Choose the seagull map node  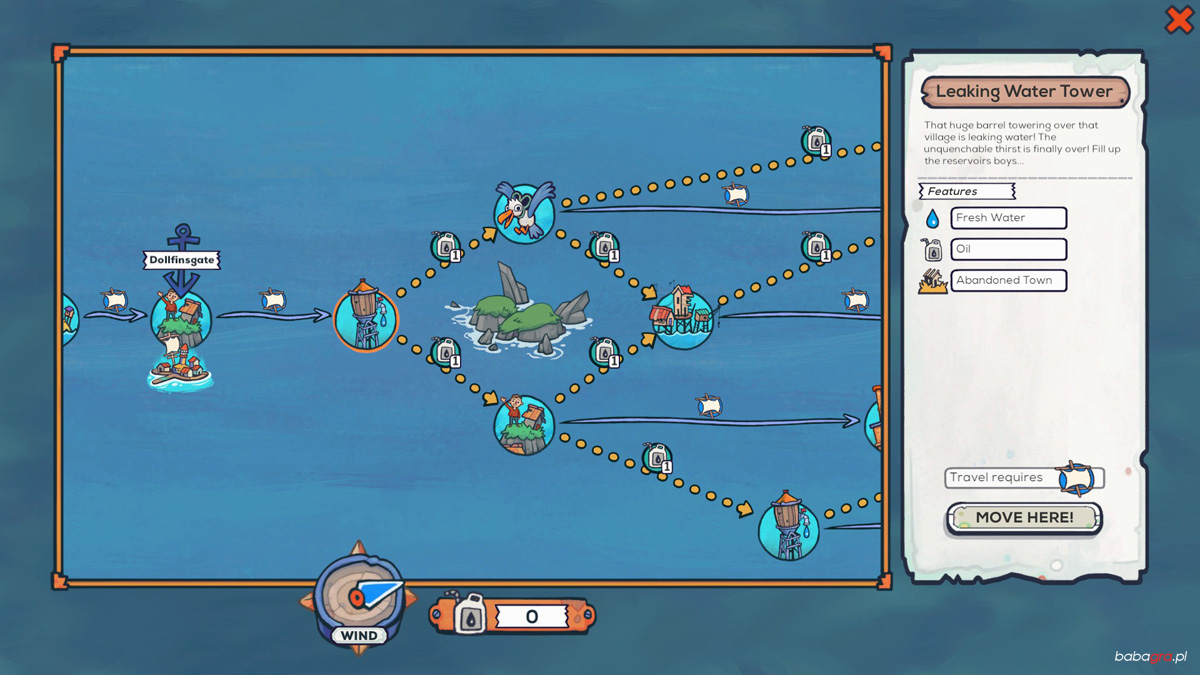524,212
